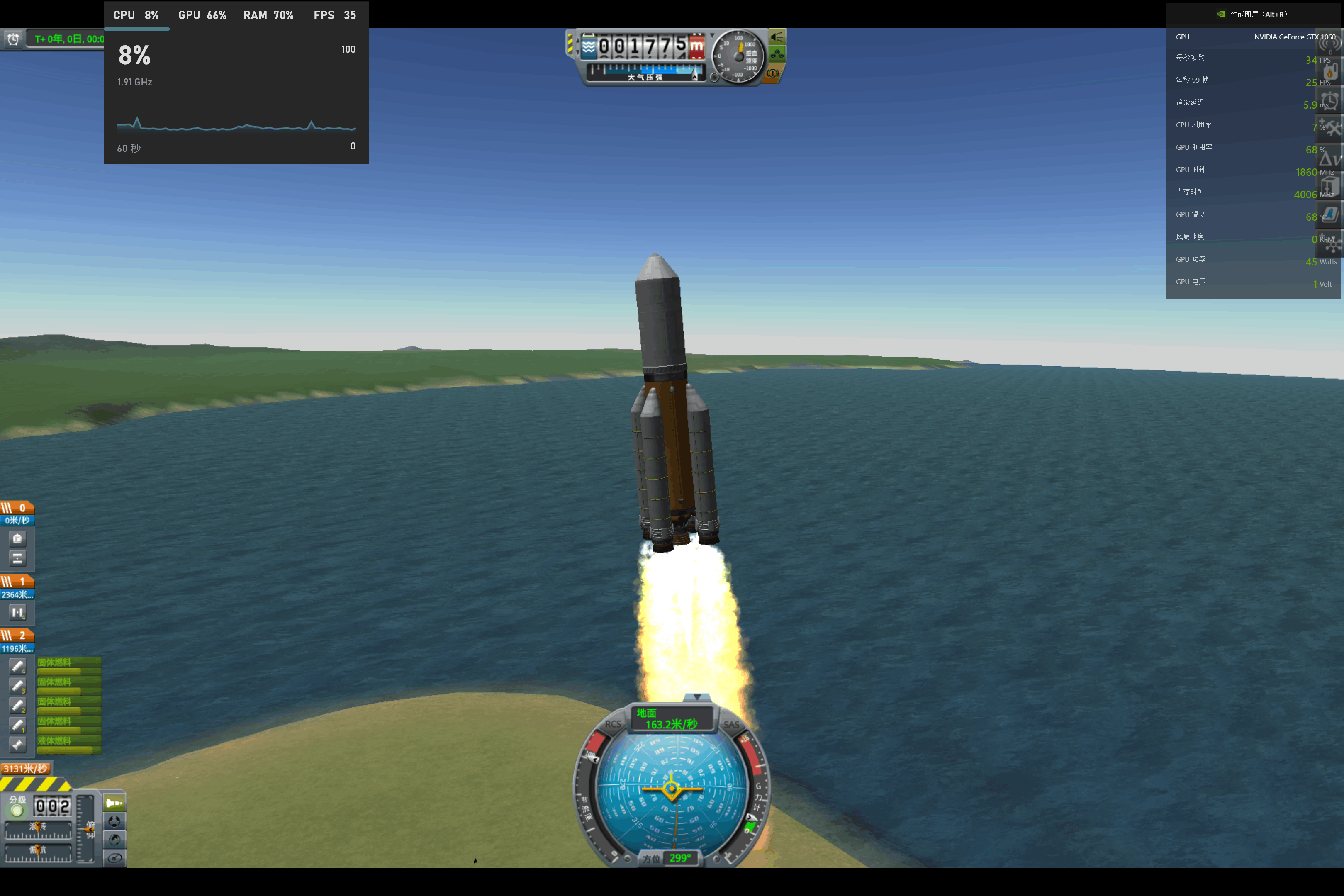Click the 3131 m/s delta-v readout button

click(26, 769)
